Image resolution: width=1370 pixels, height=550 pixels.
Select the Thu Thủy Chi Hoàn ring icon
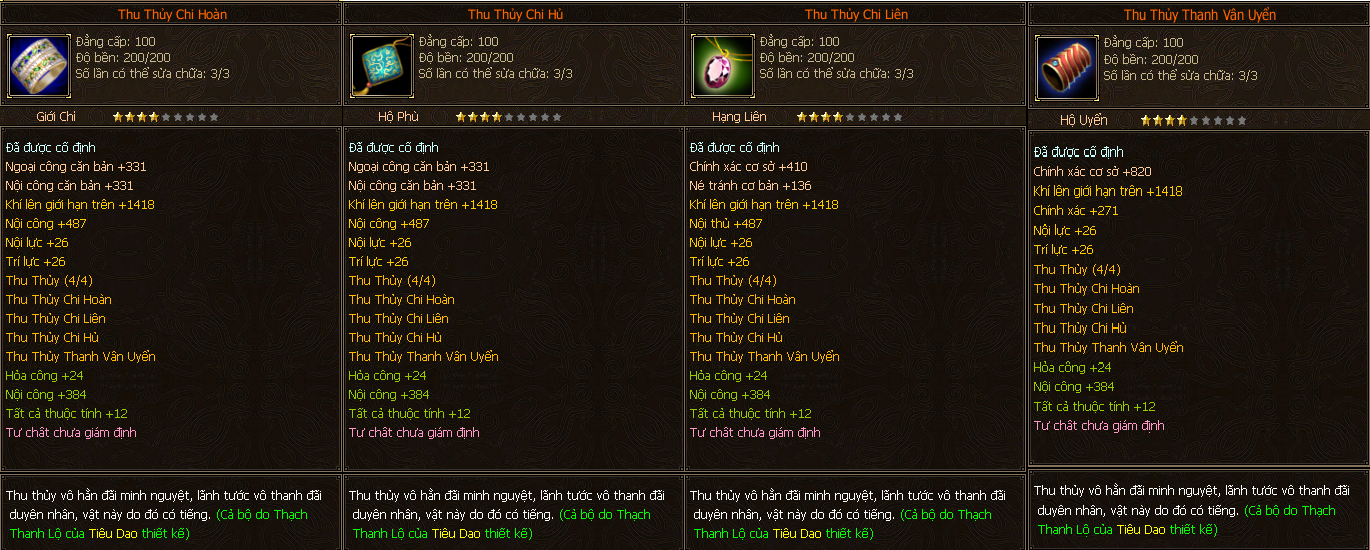click(x=38, y=65)
